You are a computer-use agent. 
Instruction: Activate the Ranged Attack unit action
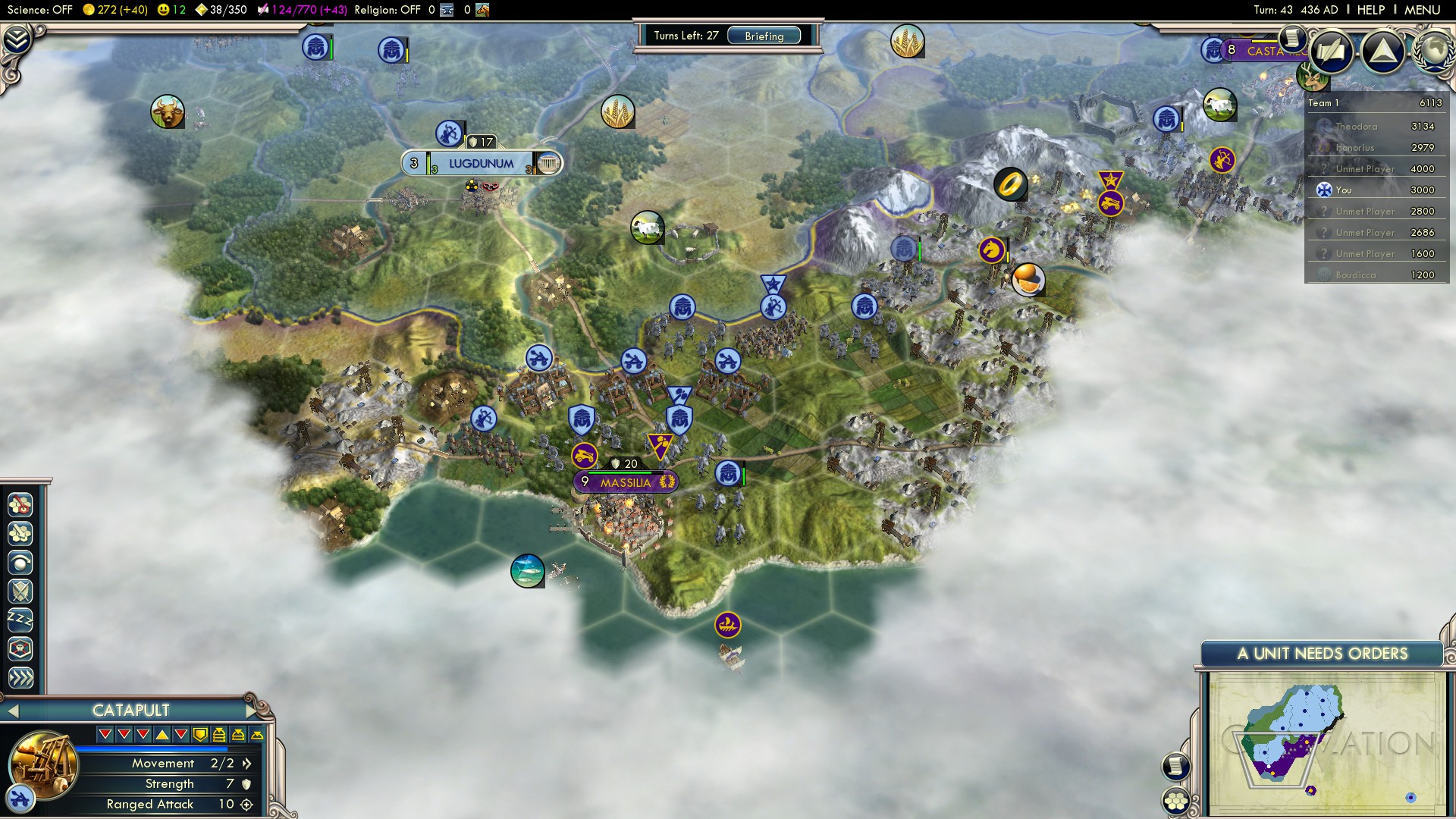tap(20, 563)
